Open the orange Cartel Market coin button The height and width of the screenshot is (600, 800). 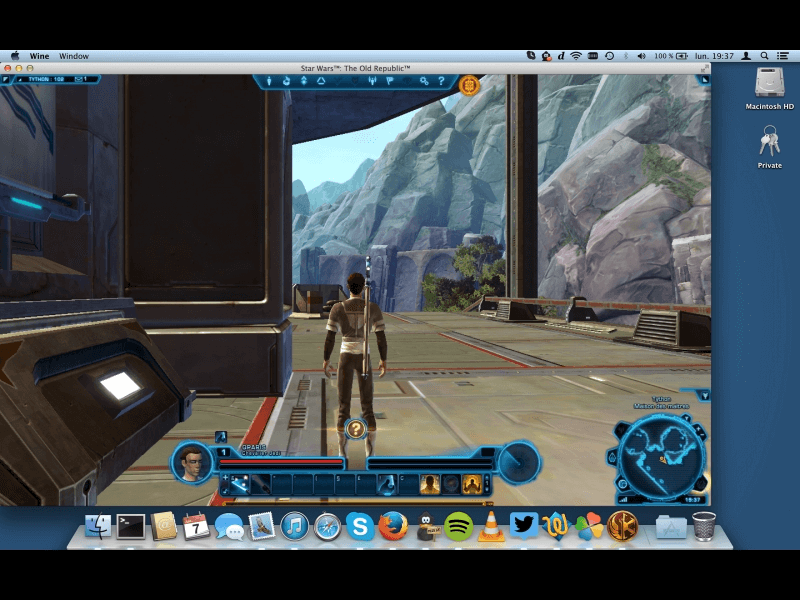click(468, 85)
